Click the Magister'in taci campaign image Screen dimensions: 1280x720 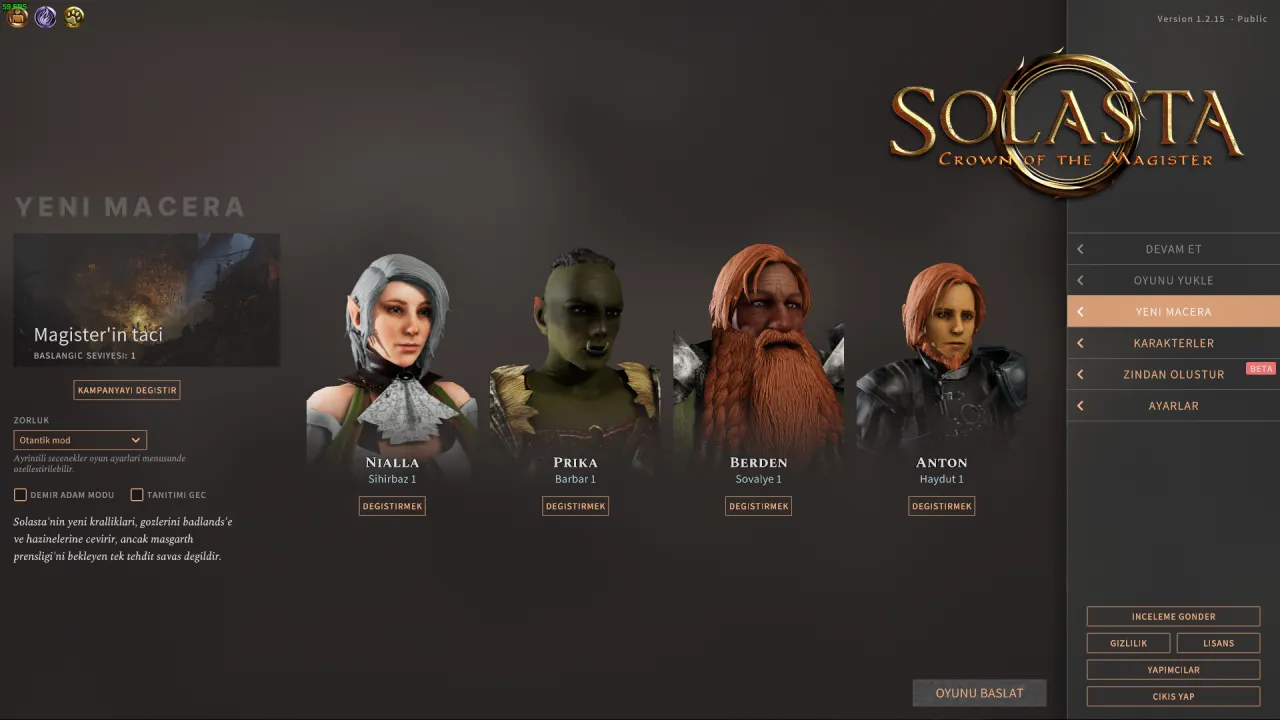146,299
